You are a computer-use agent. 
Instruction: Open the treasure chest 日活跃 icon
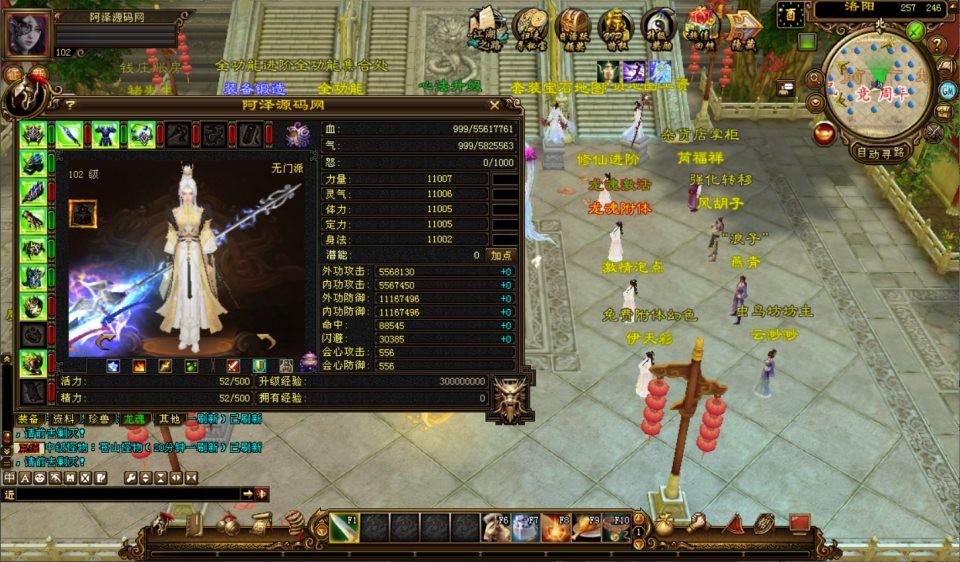click(x=573, y=27)
